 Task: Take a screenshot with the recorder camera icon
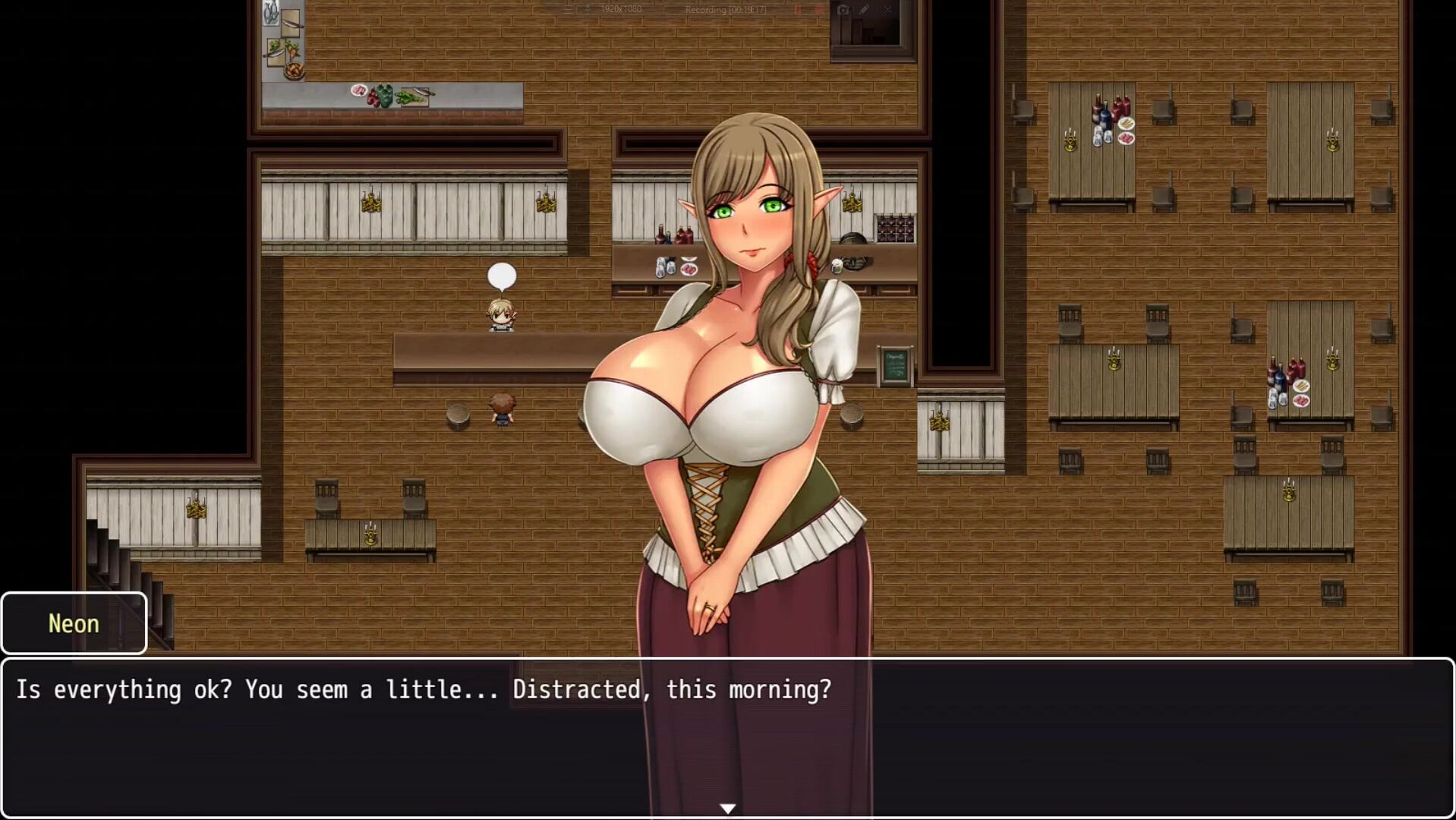pyautogui.click(x=843, y=10)
